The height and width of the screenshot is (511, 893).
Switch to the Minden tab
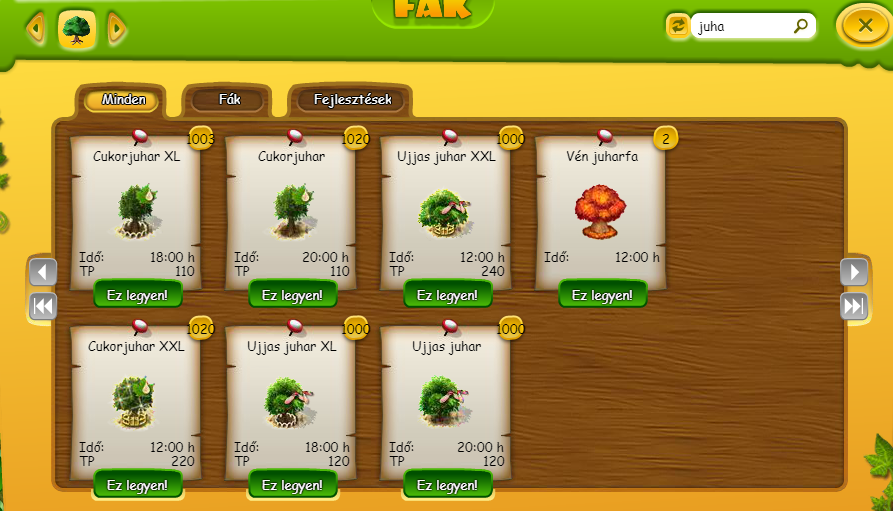pos(122,100)
